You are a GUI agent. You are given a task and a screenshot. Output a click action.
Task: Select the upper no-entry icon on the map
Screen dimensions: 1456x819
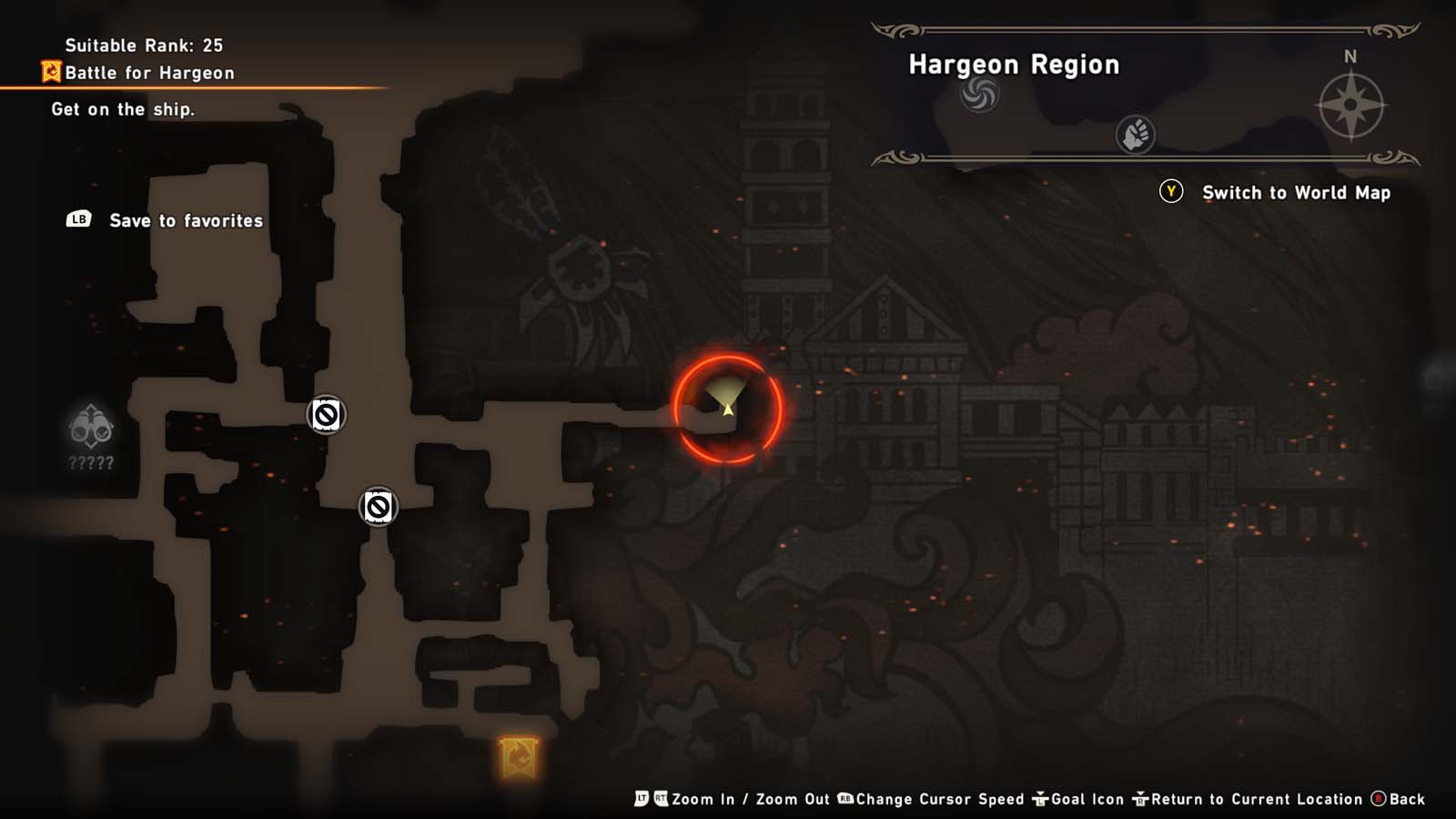(325, 413)
